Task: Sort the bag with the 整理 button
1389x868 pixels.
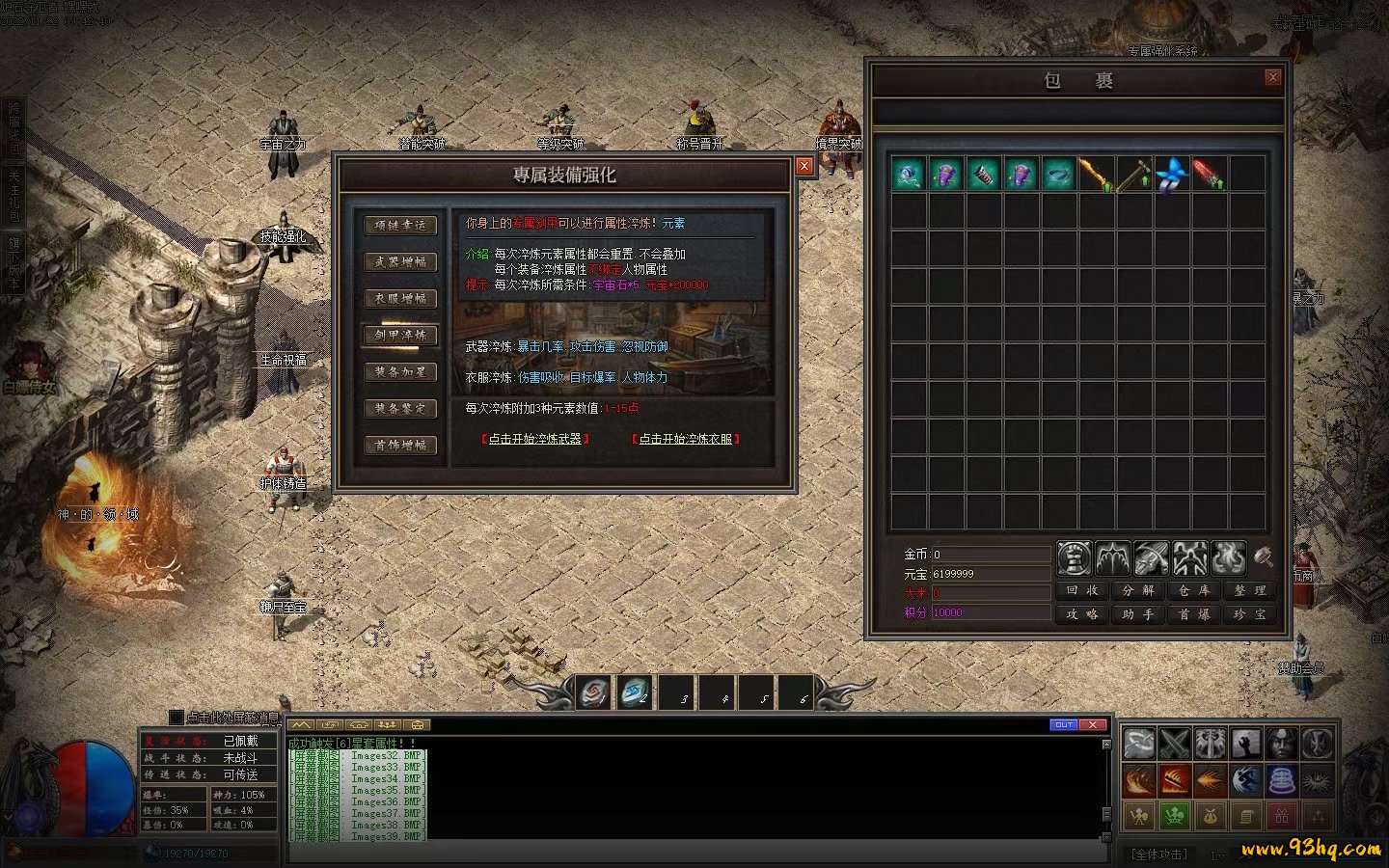Action: tap(1250, 590)
